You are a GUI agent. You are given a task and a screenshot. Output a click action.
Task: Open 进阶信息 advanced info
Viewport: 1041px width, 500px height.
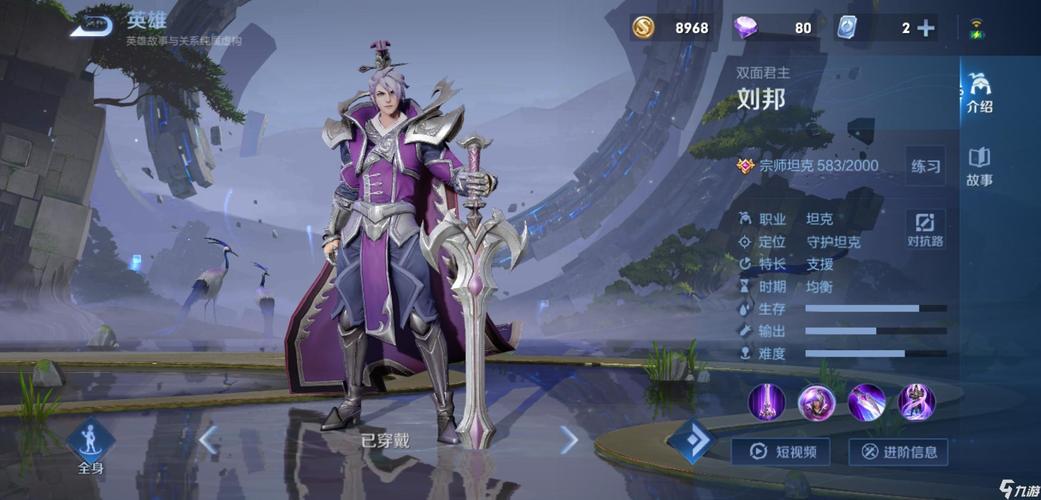898,452
